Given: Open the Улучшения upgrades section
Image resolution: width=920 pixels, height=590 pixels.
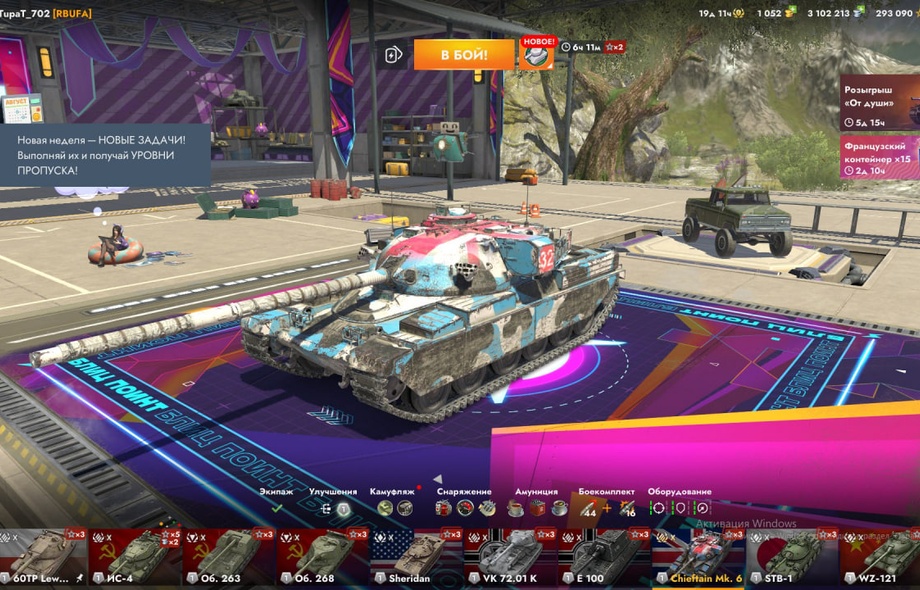Looking at the screenshot, I should click(333, 508).
